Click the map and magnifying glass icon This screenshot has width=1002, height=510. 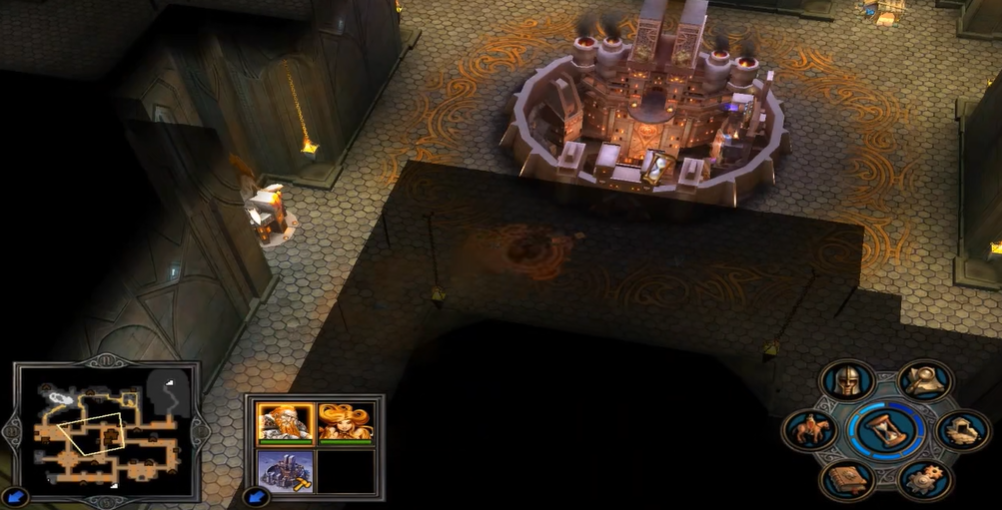pyautogui.click(x=925, y=381)
